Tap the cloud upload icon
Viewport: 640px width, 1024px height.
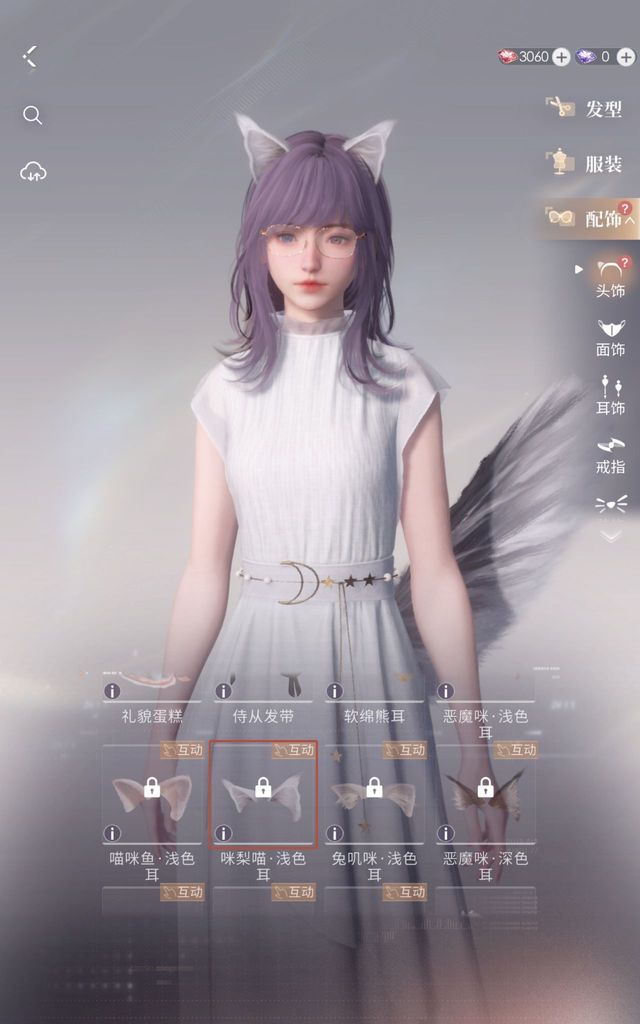[33, 172]
